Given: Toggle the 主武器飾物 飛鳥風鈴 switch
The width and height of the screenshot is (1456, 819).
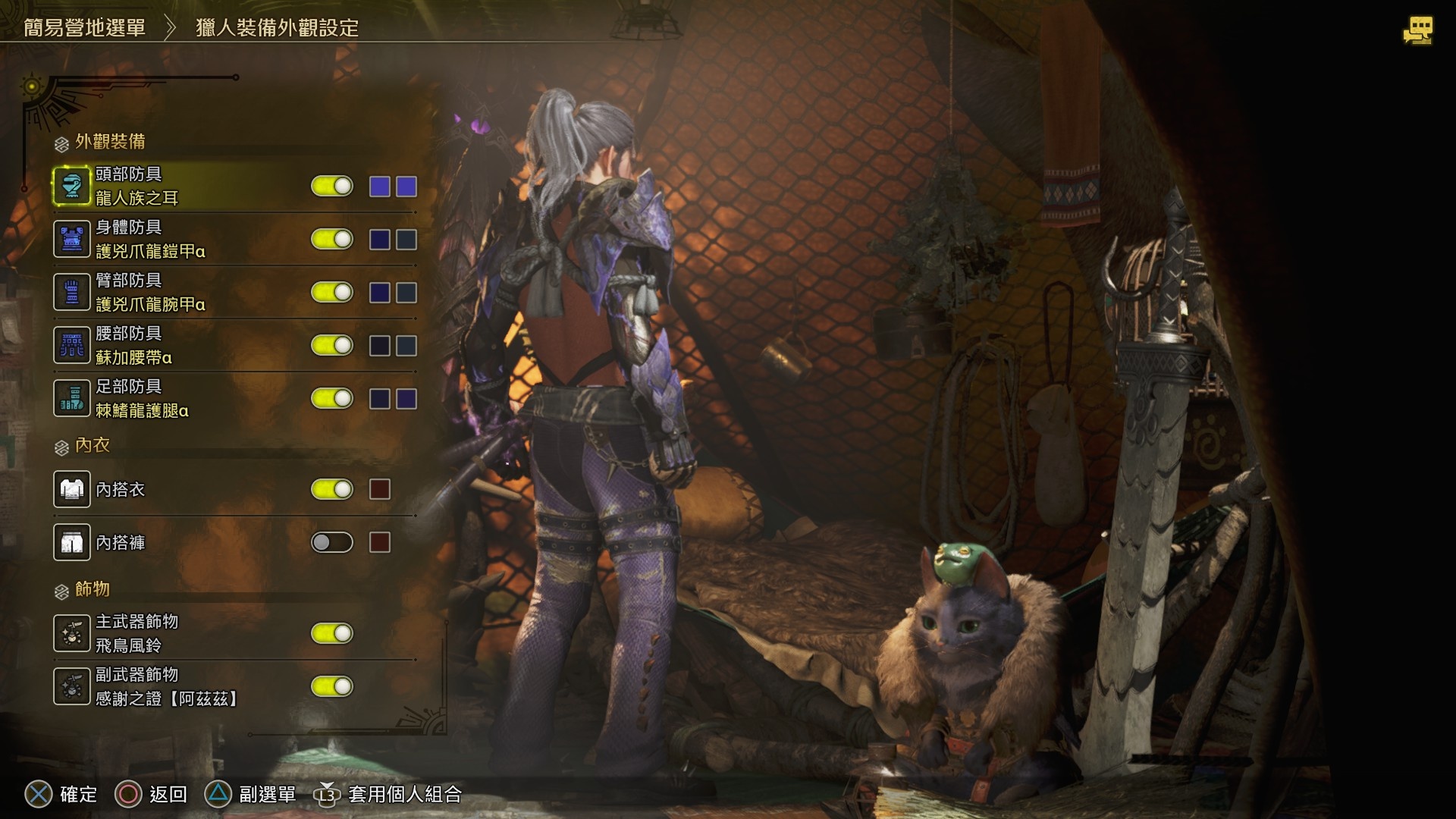Looking at the screenshot, I should click(332, 634).
